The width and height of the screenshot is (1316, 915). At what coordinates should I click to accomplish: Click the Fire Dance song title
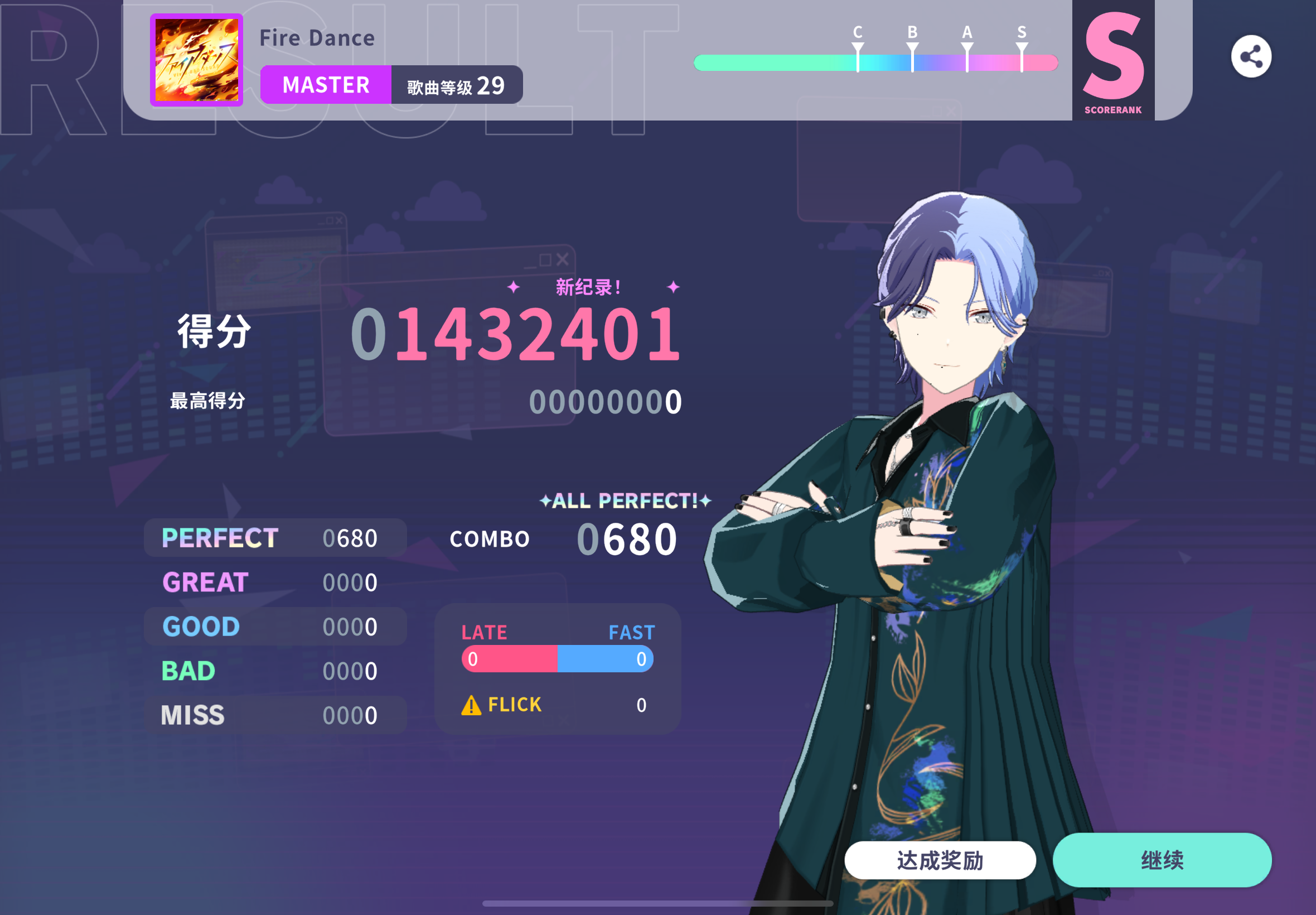click(317, 37)
